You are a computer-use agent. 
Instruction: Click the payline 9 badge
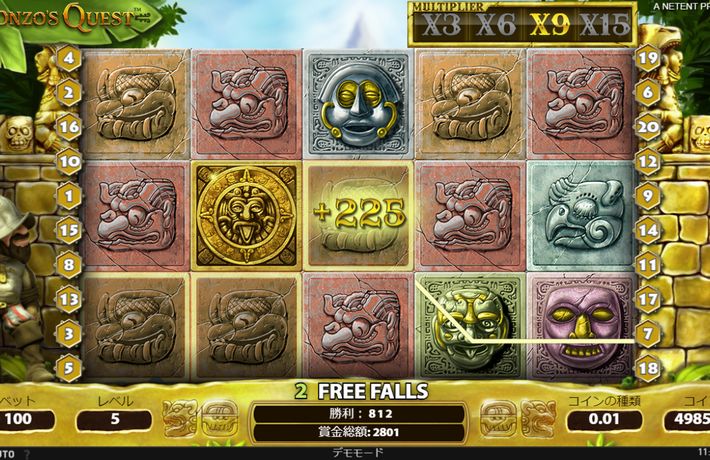(x=647, y=196)
